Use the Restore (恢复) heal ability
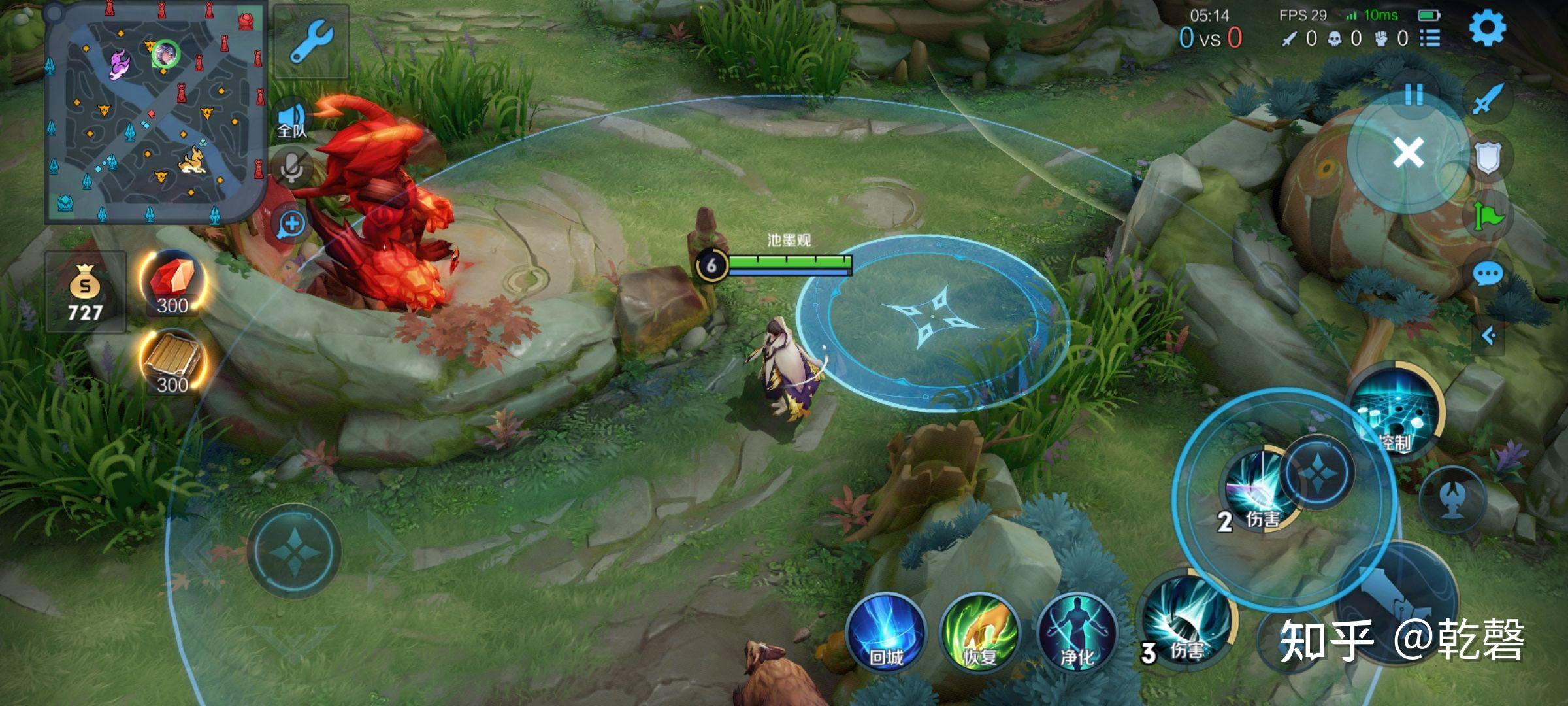Screen dimensions: 1568x706 pos(979,633)
